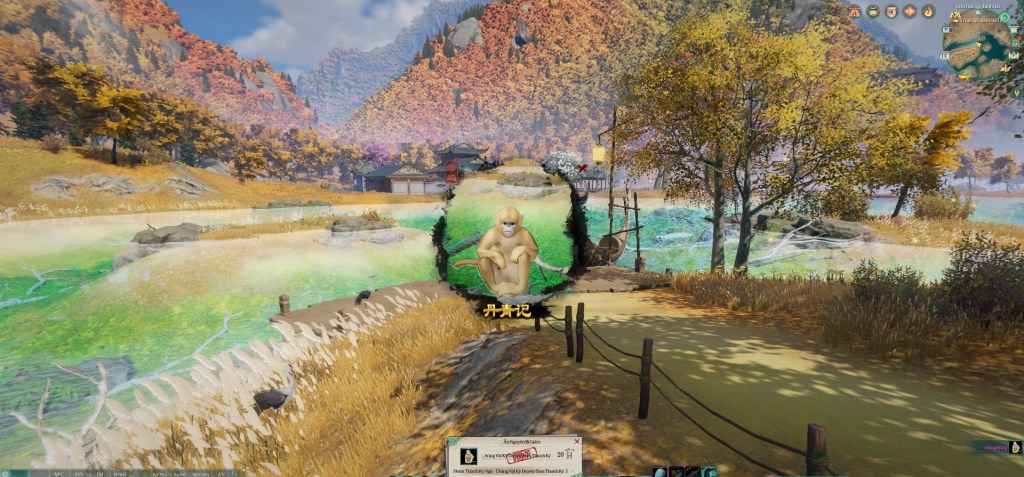
Task: Open the World chat channel tab
Action: 120,473
